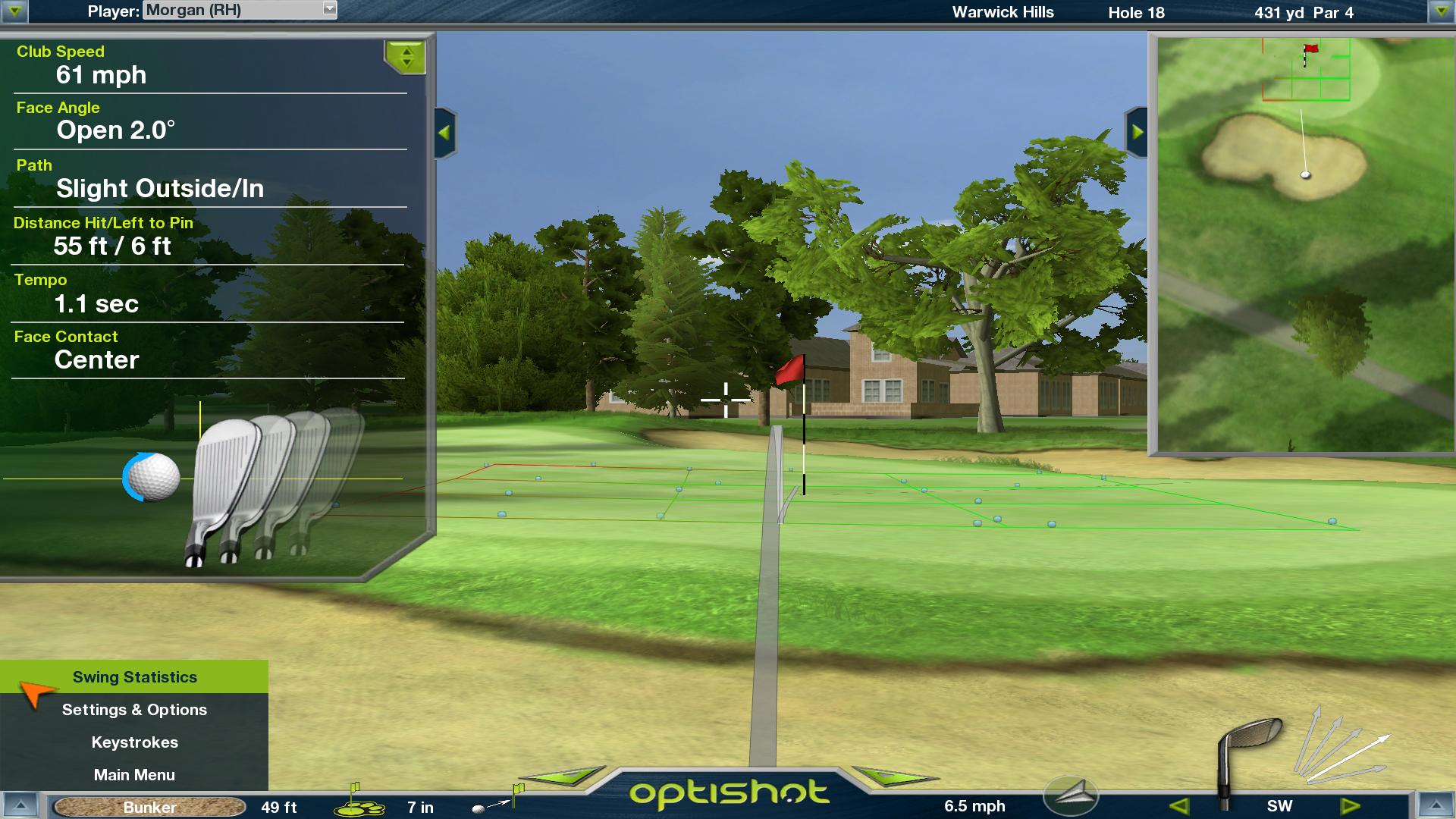
Task: Open Settings & Options
Action: point(134,710)
